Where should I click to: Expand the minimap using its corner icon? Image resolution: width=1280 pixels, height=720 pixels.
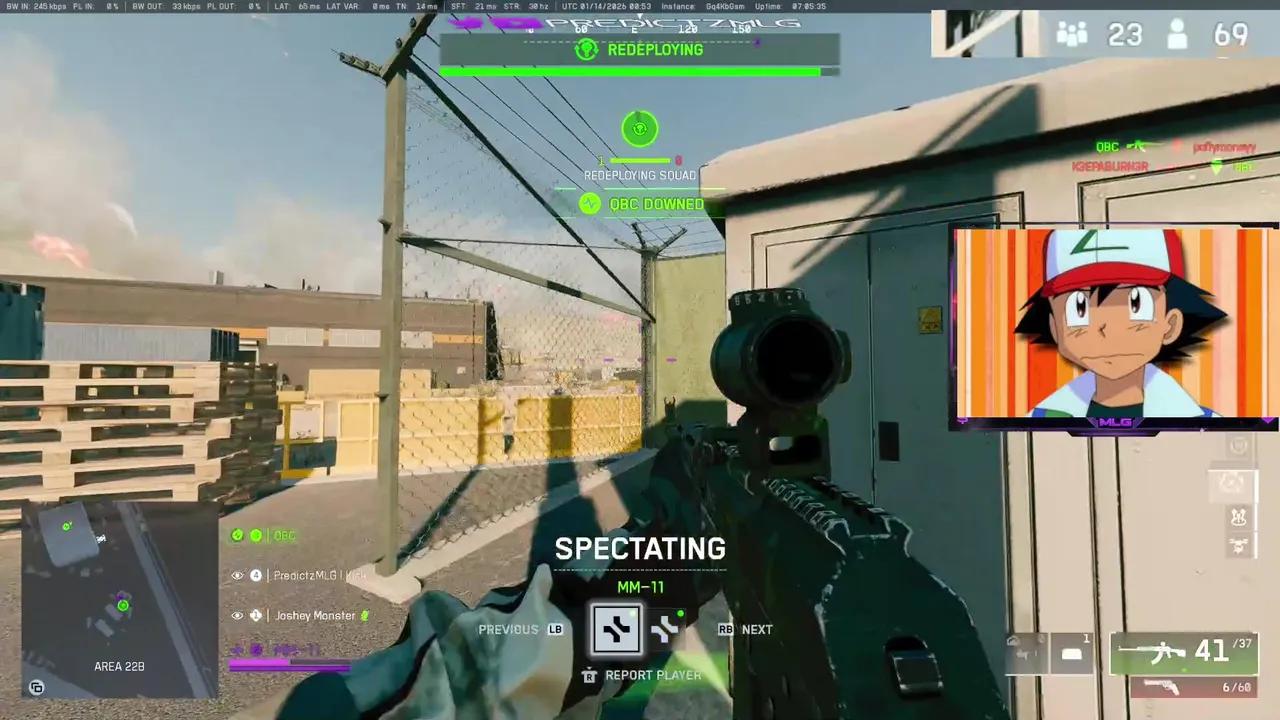point(37,688)
